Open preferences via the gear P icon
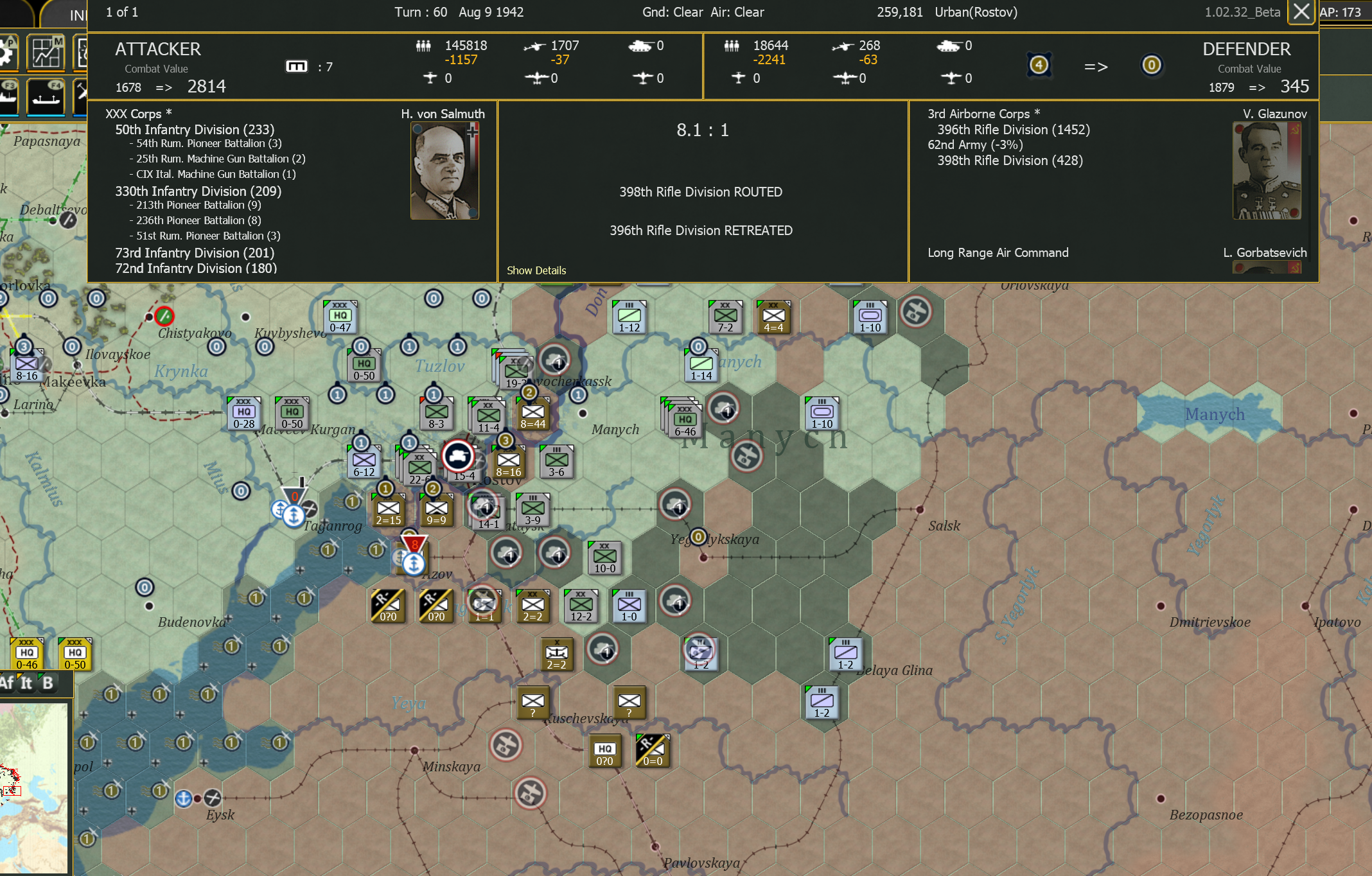Viewport: 1372px width, 876px height. (6, 53)
